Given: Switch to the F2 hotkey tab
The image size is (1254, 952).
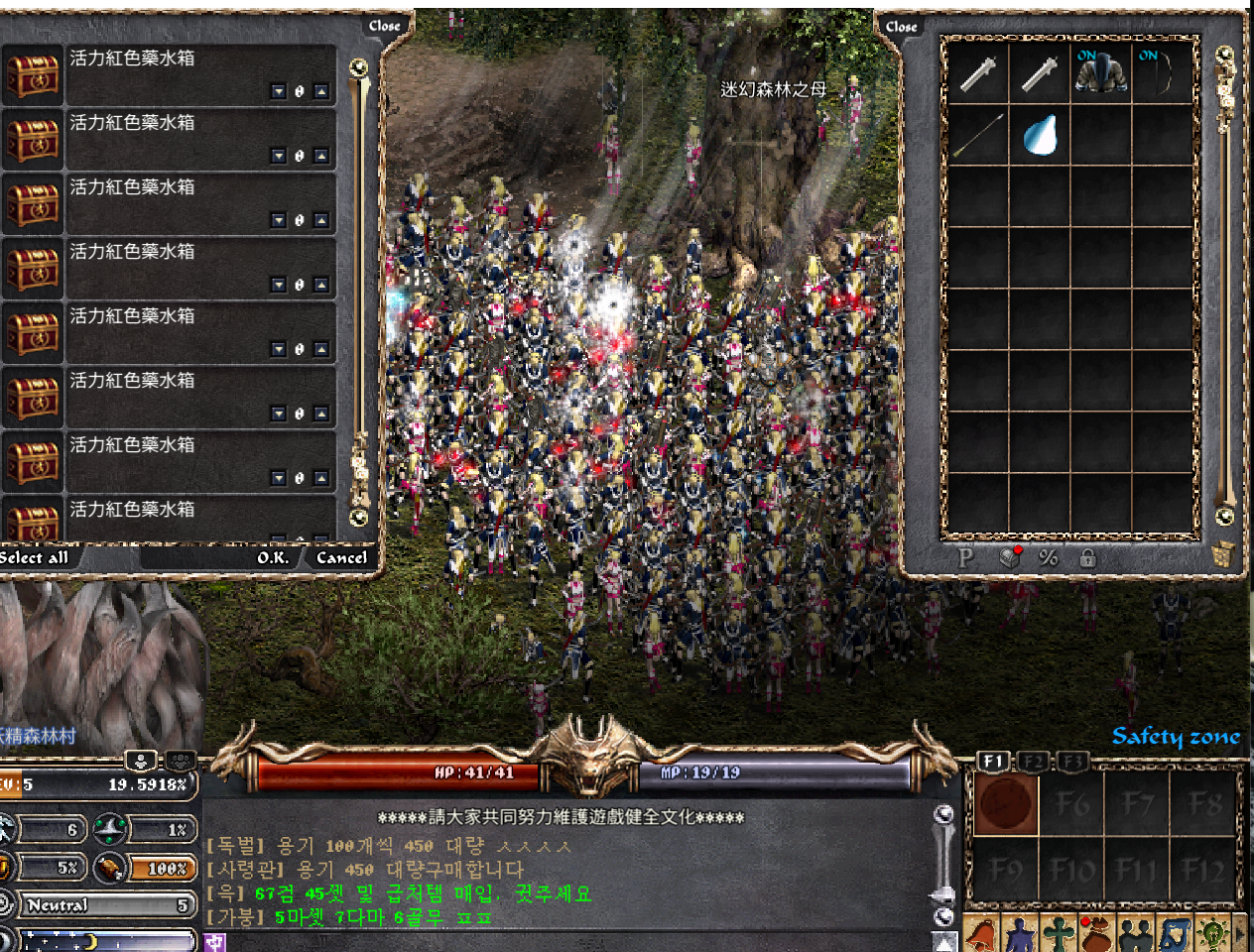Looking at the screenshot, I should click(x=1034, y=762).
